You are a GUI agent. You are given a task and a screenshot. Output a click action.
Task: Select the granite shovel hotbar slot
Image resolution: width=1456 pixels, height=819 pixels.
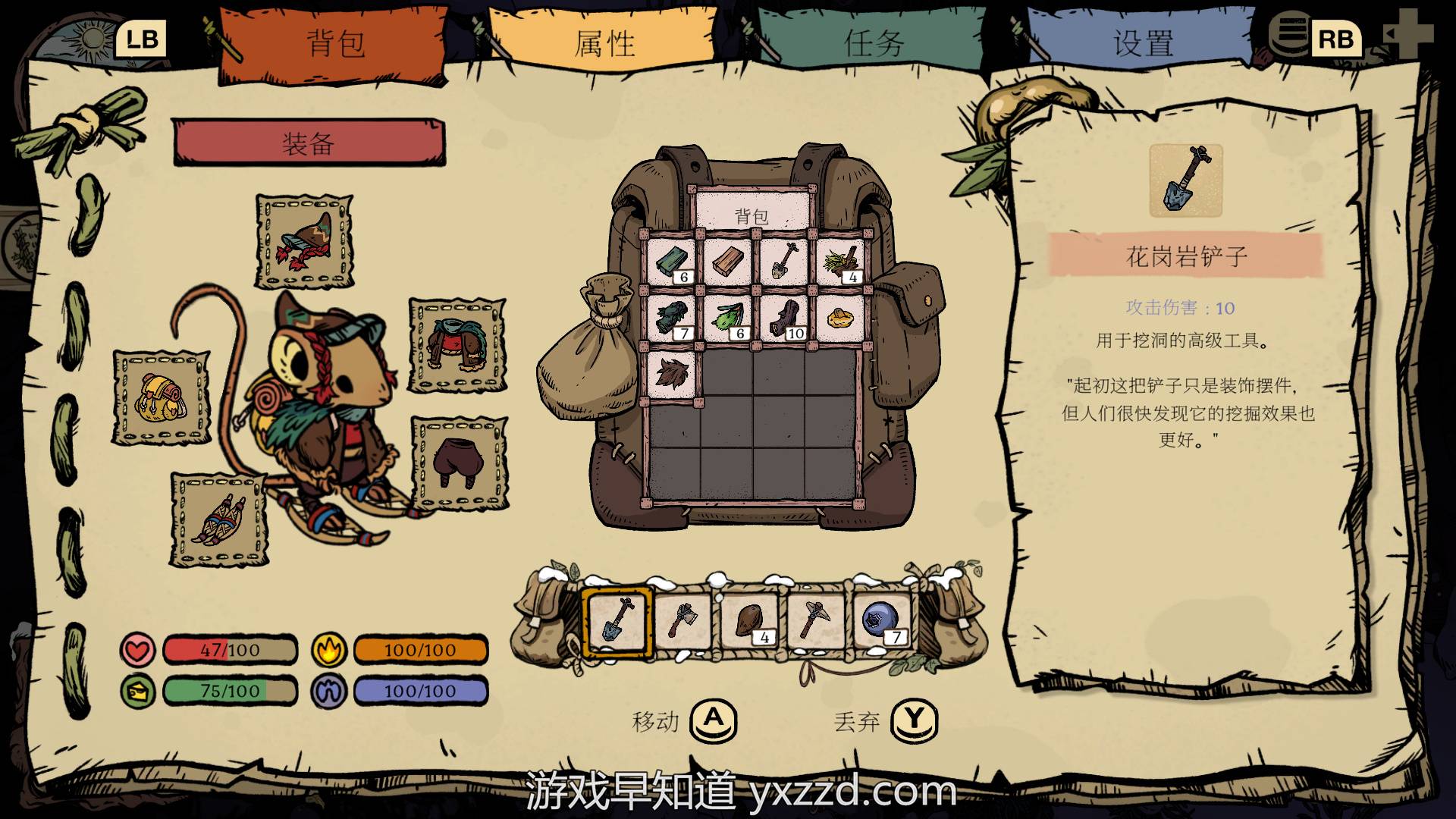[617, 621]
